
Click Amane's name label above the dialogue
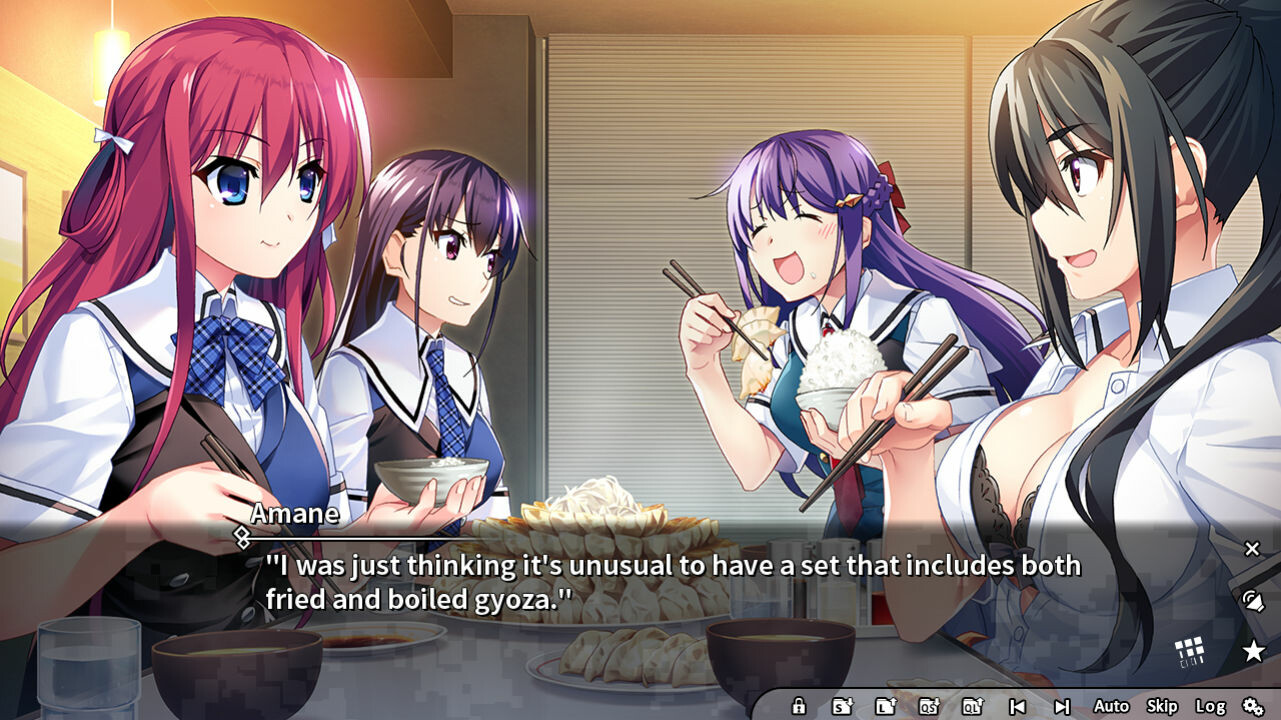[297, 514]
